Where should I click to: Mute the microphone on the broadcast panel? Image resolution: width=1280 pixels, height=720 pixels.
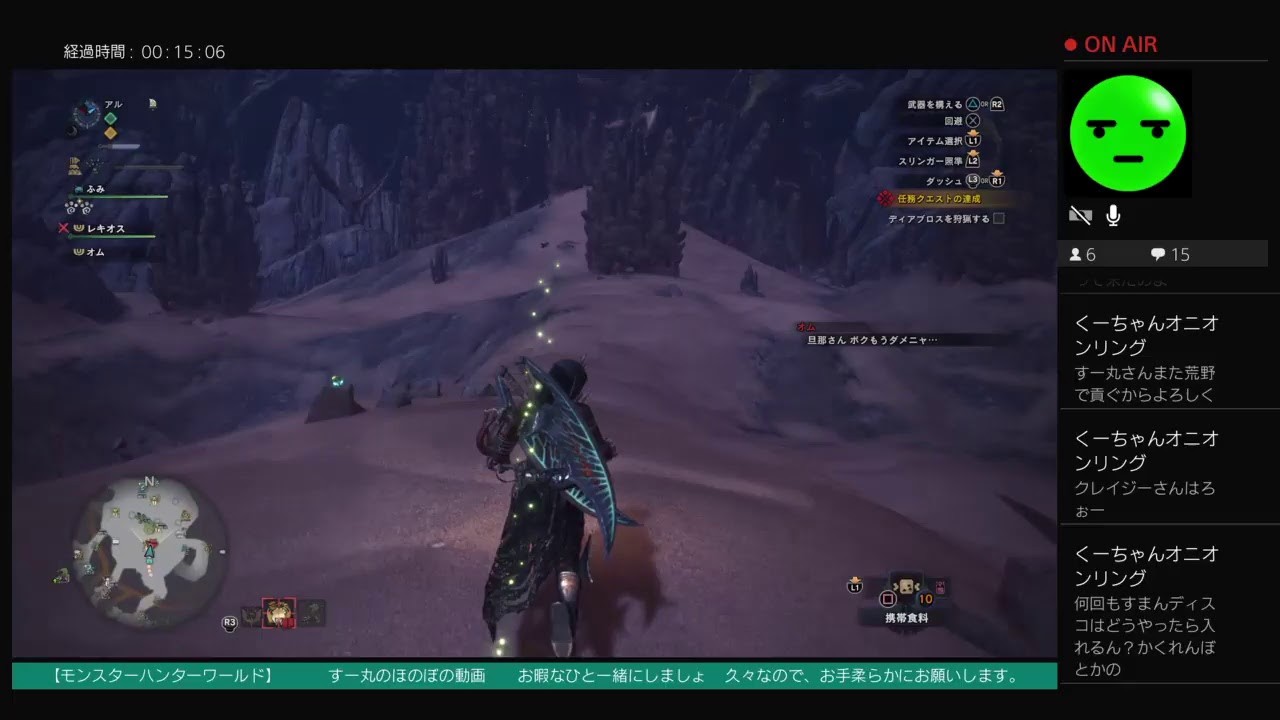pos(1113,214)
